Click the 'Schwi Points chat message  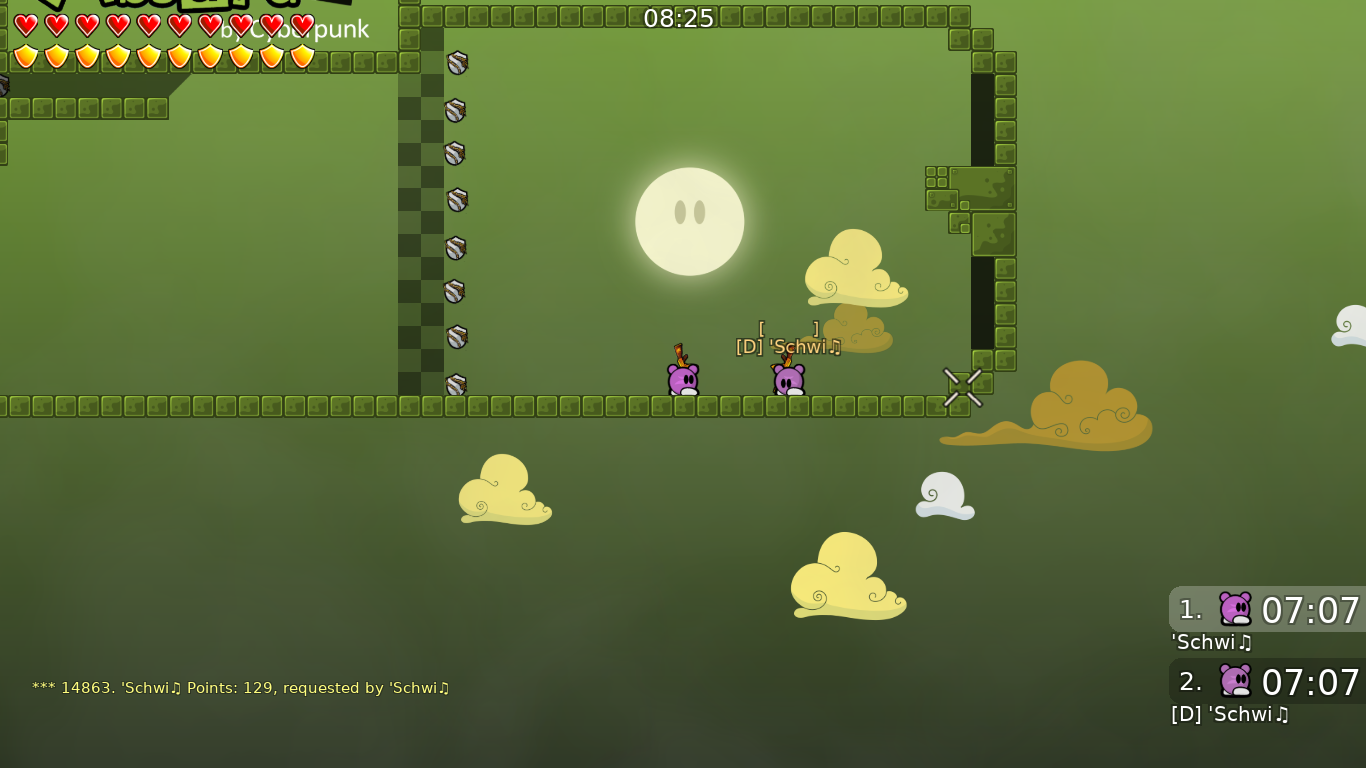click(240, 688)
